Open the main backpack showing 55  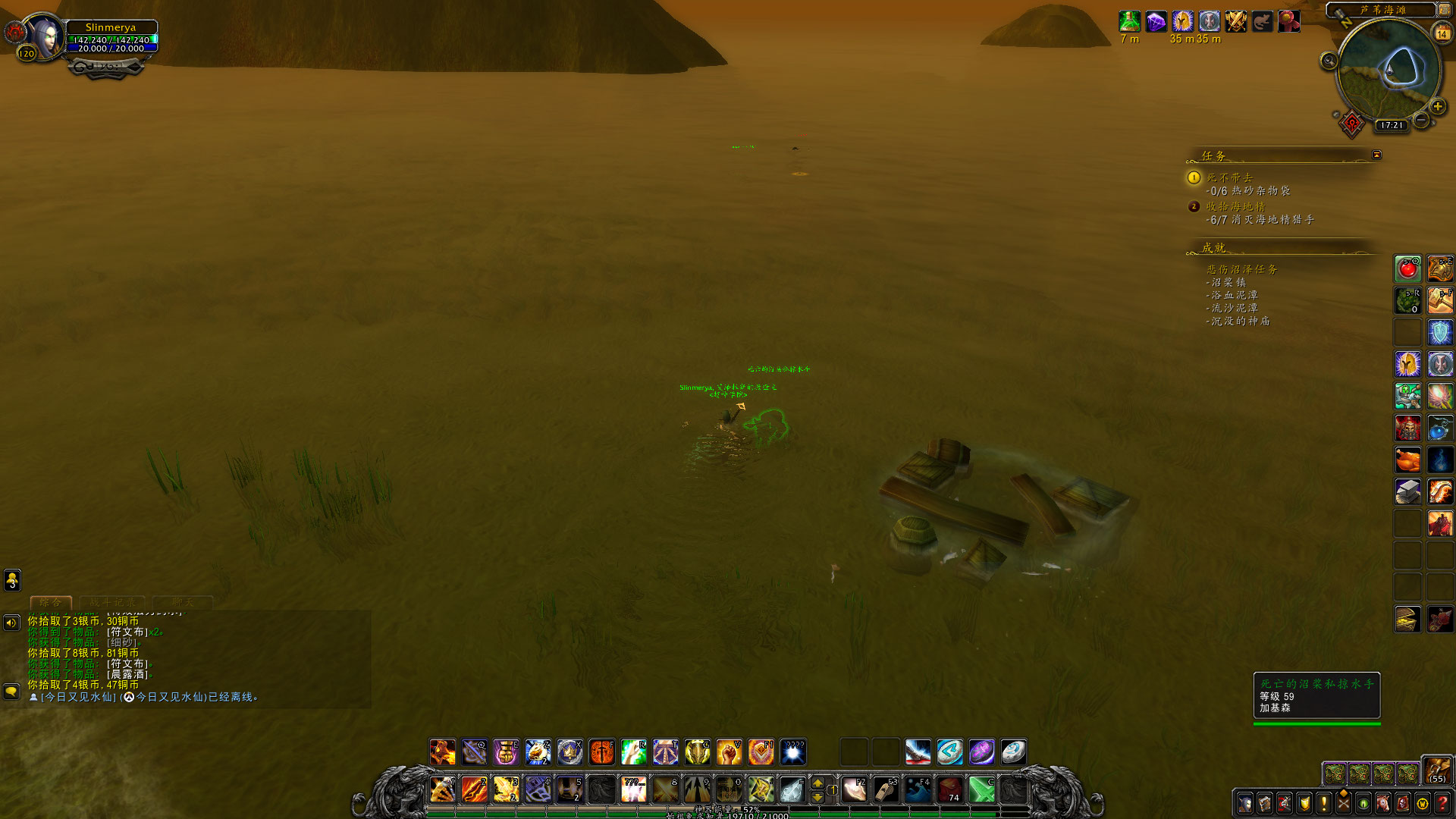pyautogui.click(x=1437, y=770)
